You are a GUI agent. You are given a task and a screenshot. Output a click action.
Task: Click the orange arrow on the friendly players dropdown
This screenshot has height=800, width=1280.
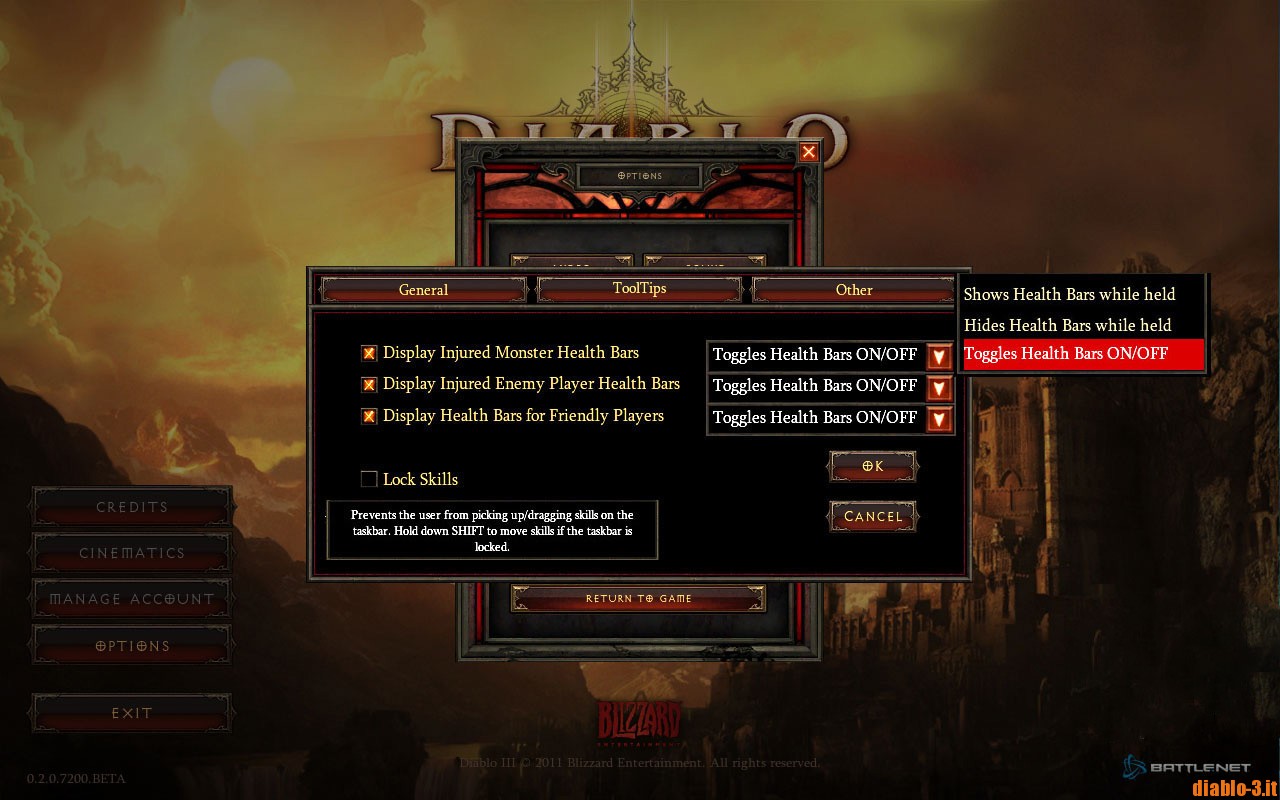939,419
